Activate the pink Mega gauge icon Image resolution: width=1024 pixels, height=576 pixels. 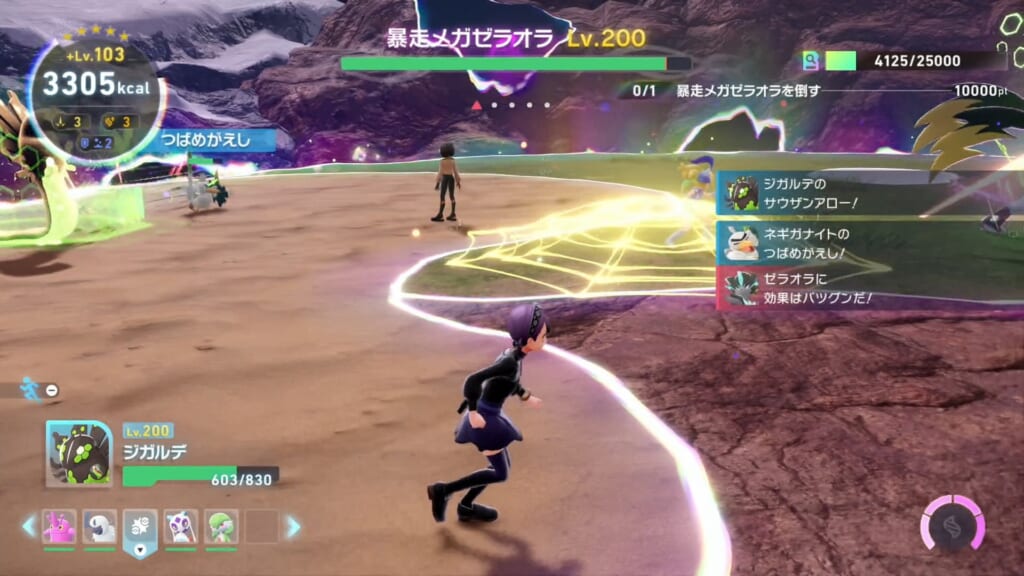pyautogui.click(x=952, y=523)
